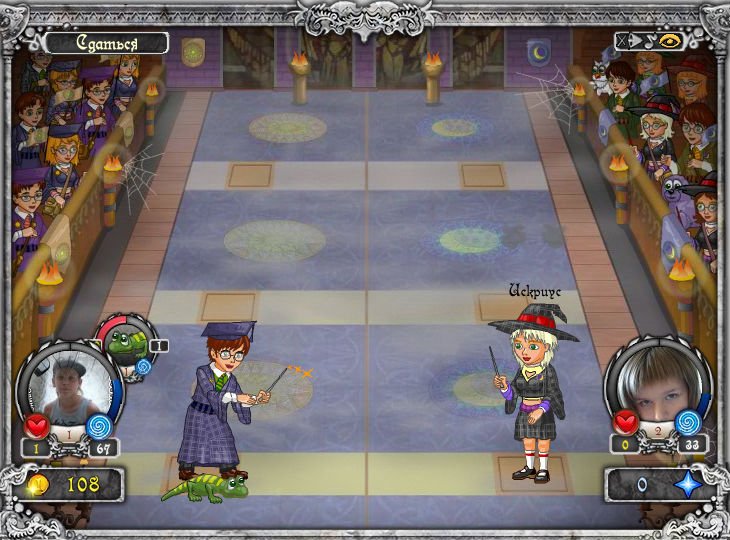Screen dimensions: 730x540
Task: Click the Сдаться surrender button
Action: tap(106, 43)
